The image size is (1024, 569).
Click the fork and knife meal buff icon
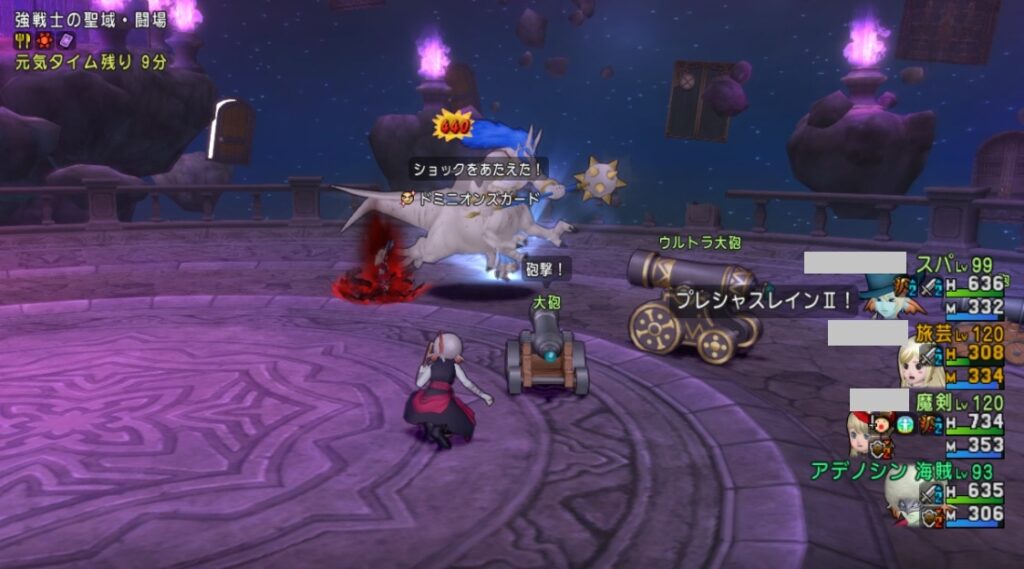coord(21,41)
